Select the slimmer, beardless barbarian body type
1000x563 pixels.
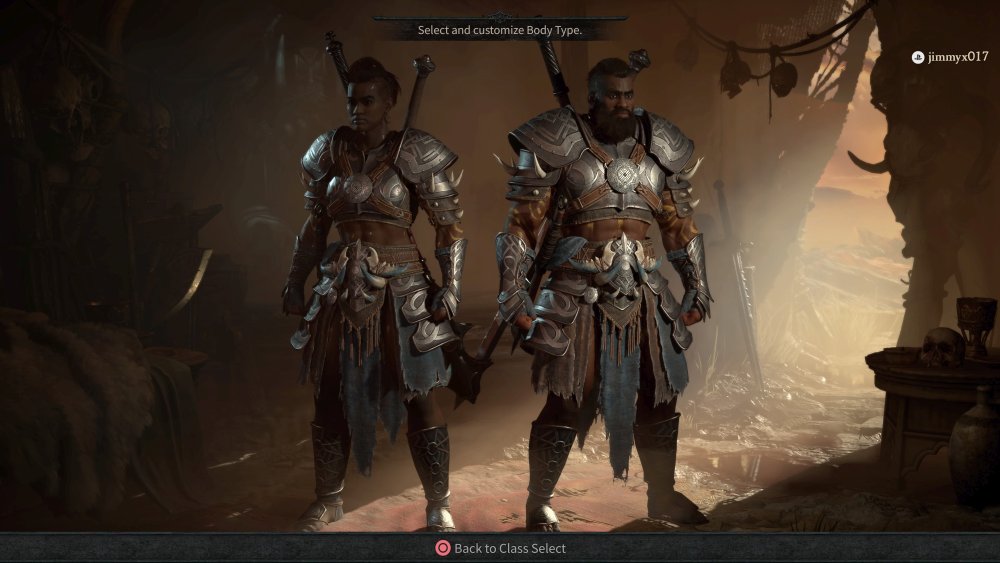pos(375,290)
